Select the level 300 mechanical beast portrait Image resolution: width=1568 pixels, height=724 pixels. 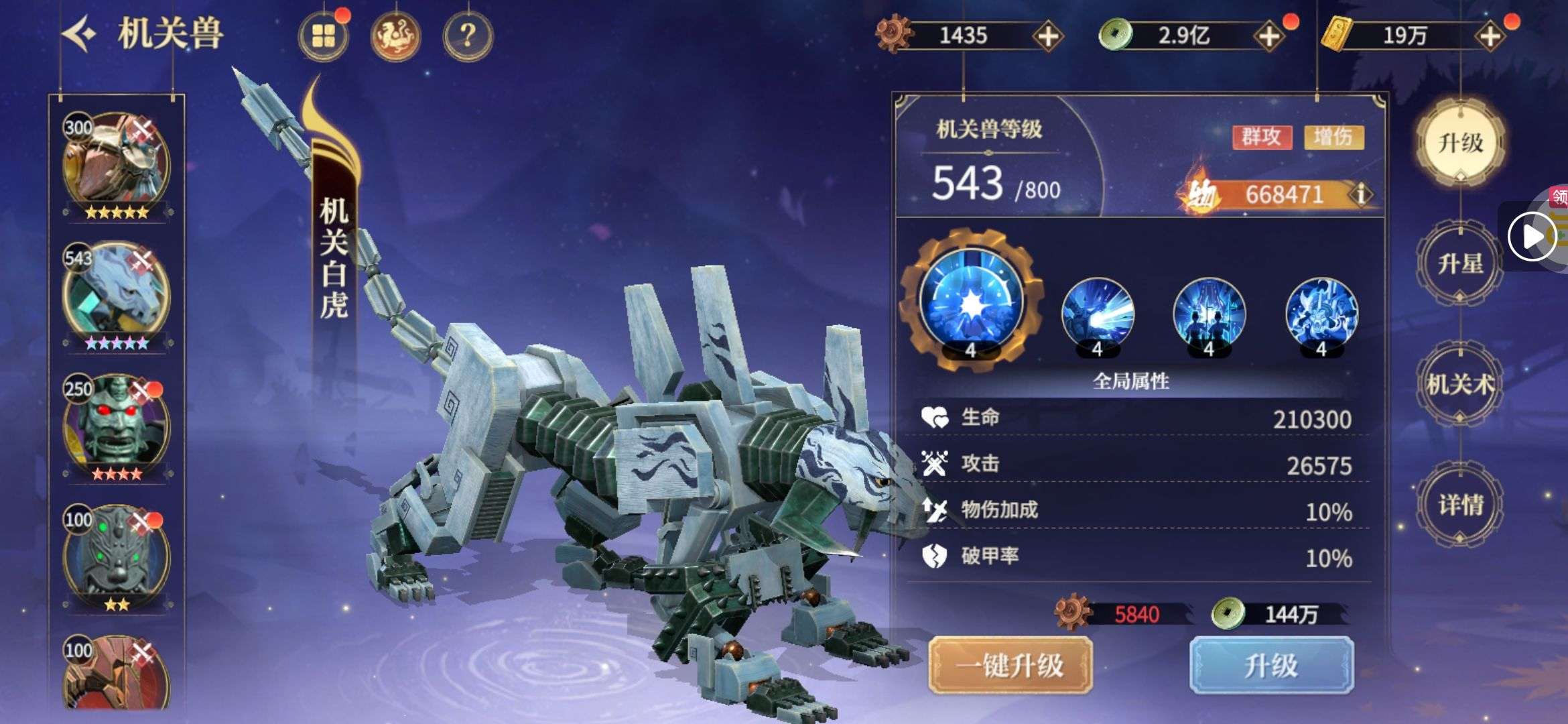click(117, 166)
